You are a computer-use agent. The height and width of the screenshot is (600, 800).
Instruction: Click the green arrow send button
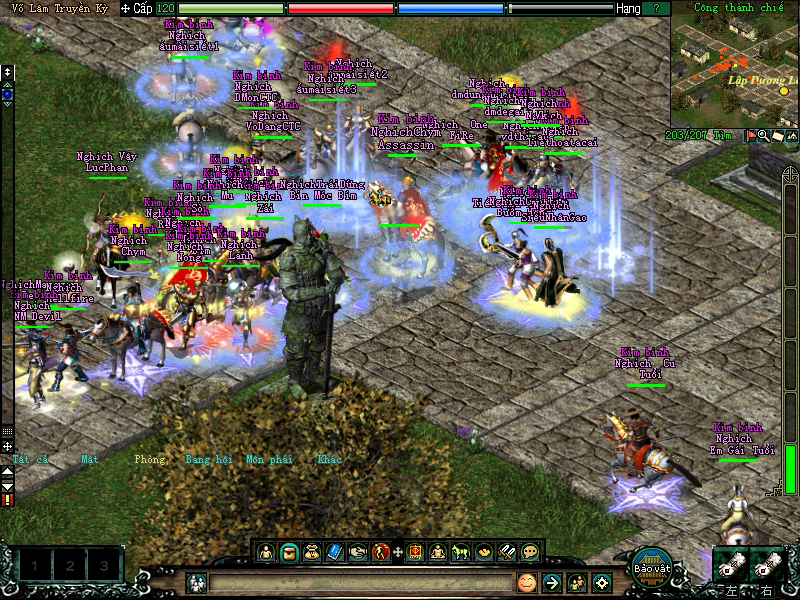click(551, 581)
